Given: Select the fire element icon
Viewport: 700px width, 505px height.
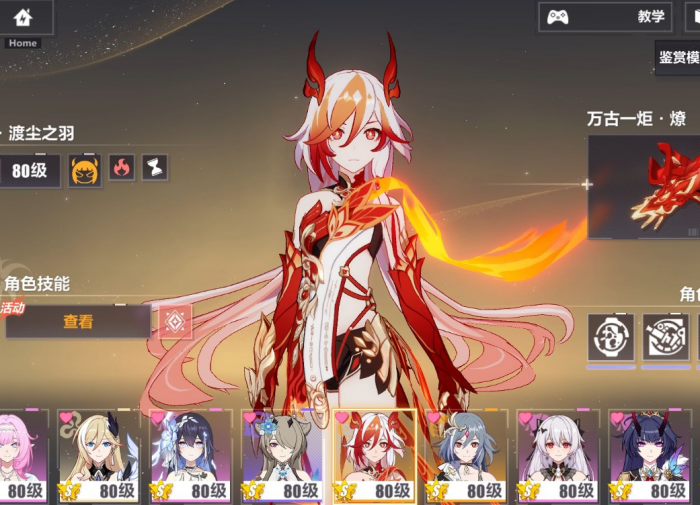Looking at the screenshot, I should [122, 170].
